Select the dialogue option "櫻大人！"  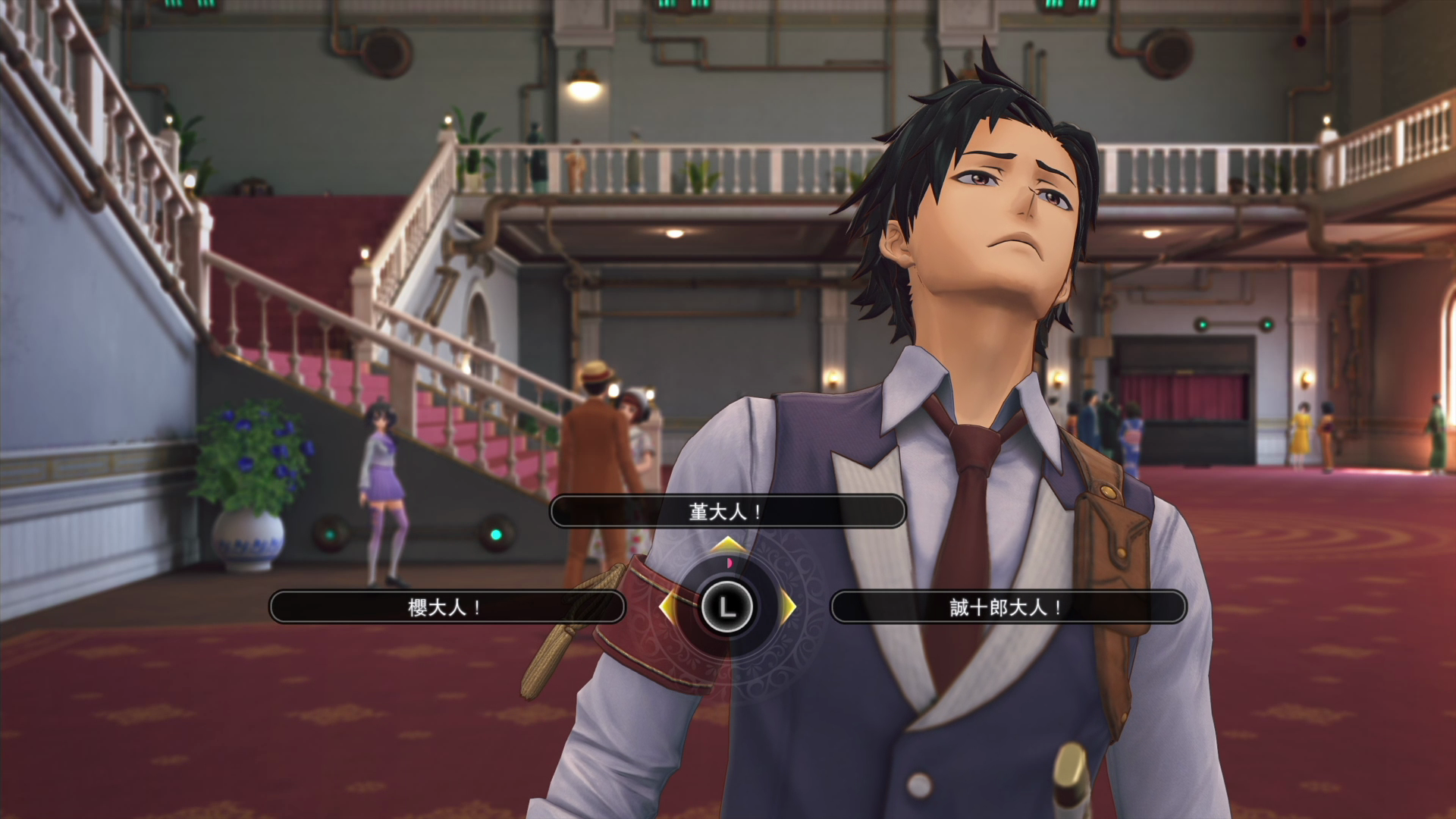(x=447, y=607)
